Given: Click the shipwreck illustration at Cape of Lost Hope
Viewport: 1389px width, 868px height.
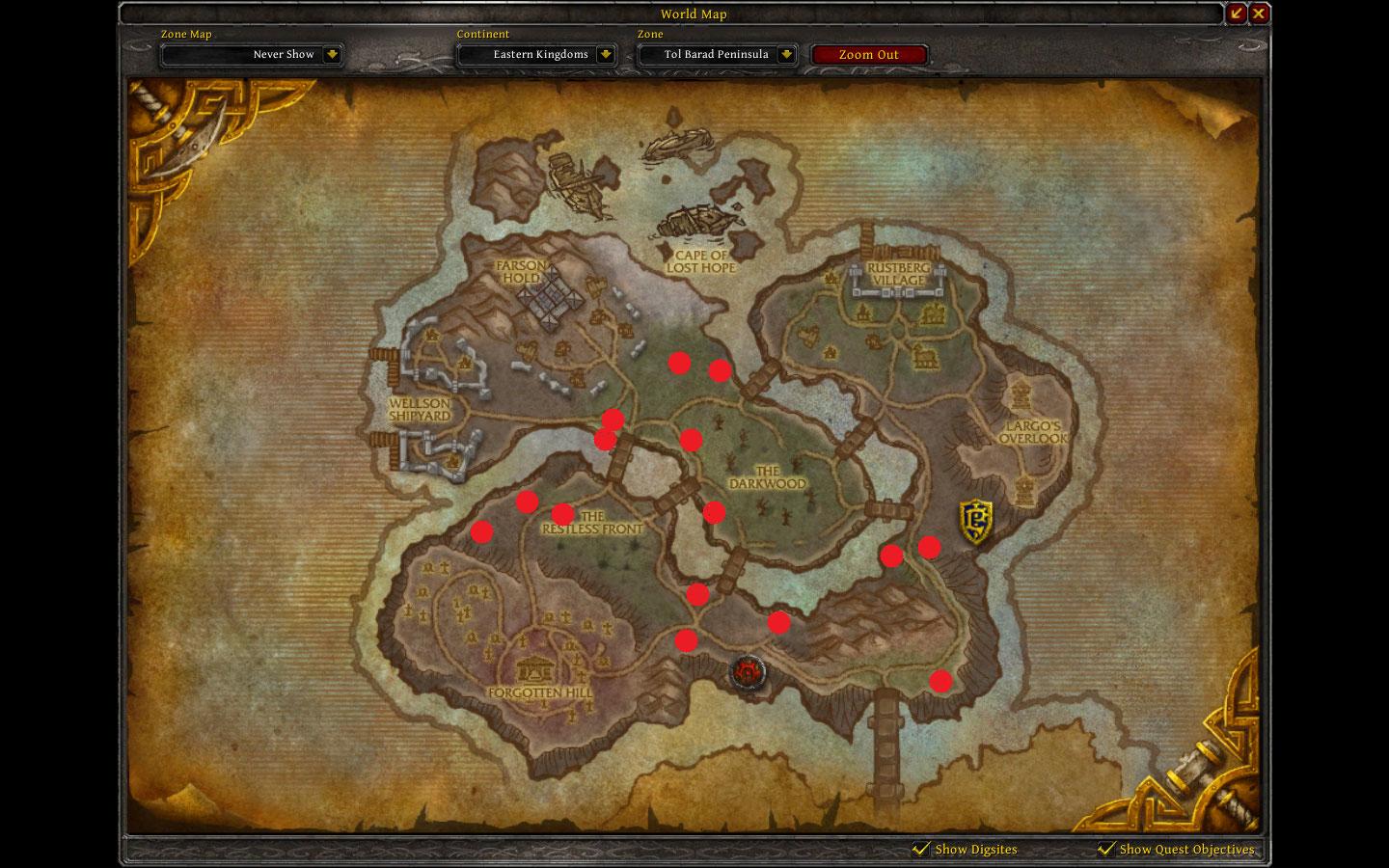Looking at the screenshot, I should coord(699,222).
